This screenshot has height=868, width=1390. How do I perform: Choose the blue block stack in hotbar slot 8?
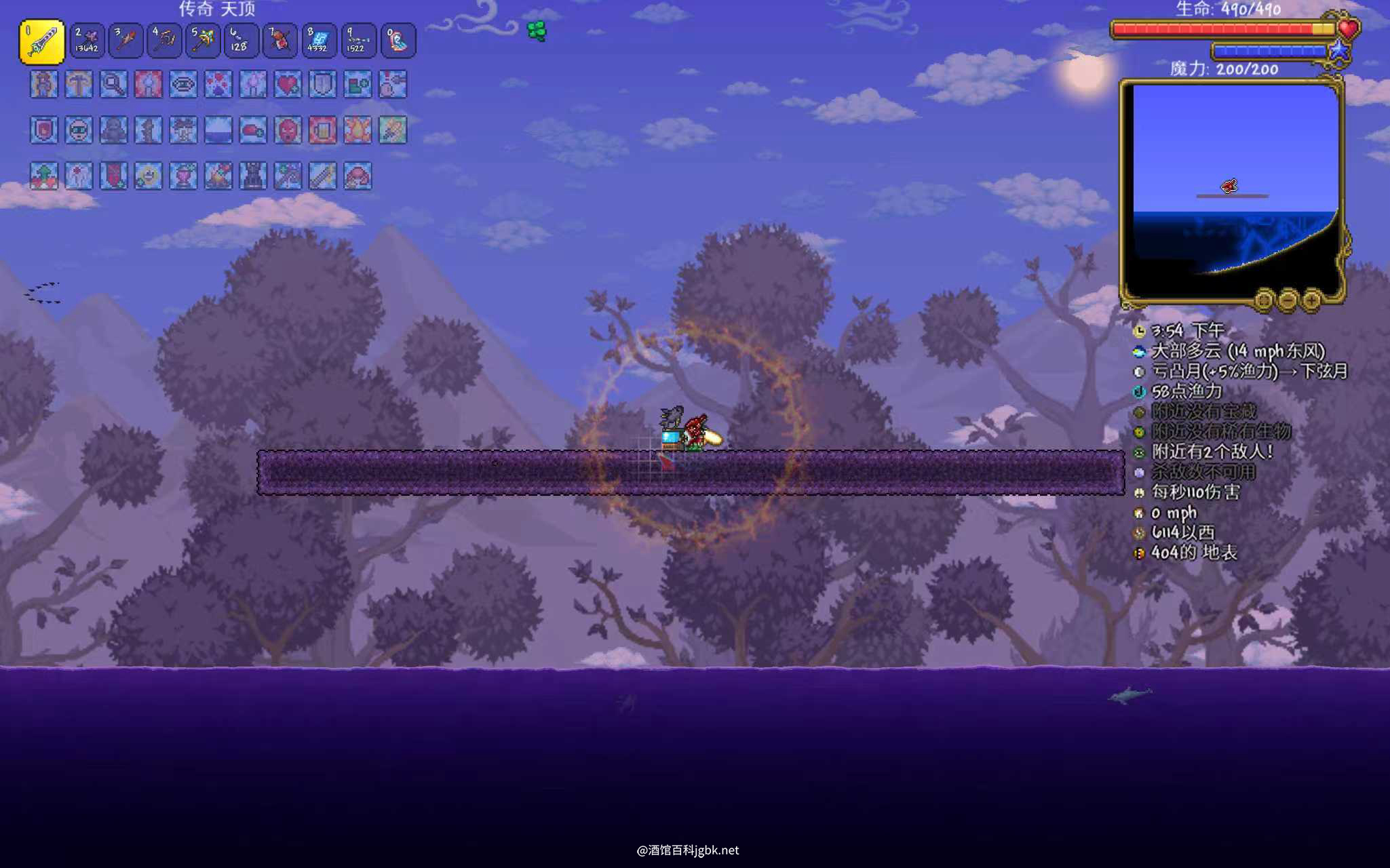click(x=317, y=41)
